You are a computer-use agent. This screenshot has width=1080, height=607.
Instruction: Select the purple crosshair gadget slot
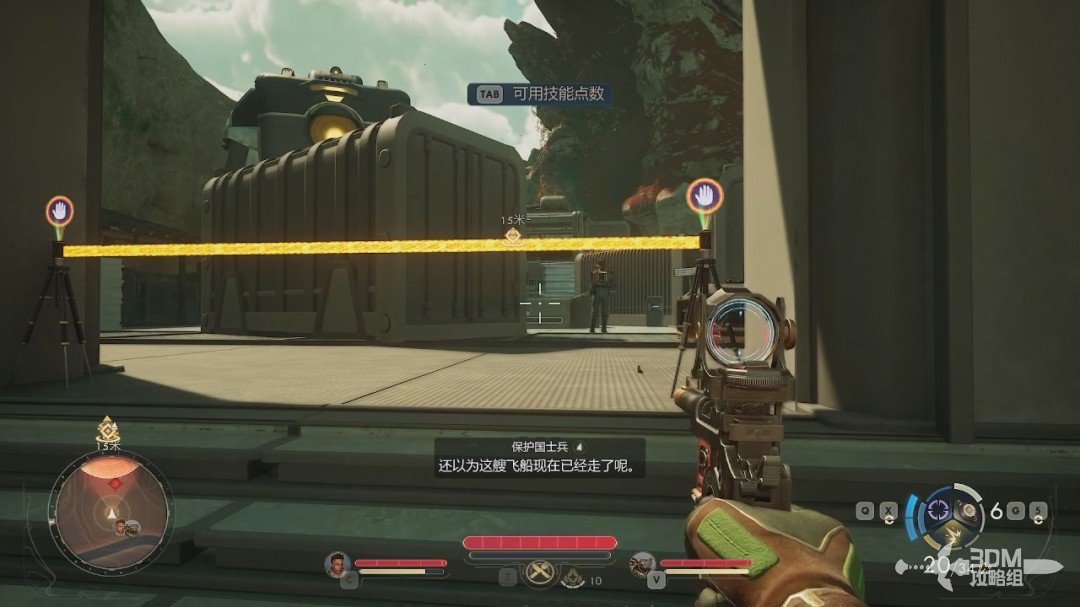(939, 508)
